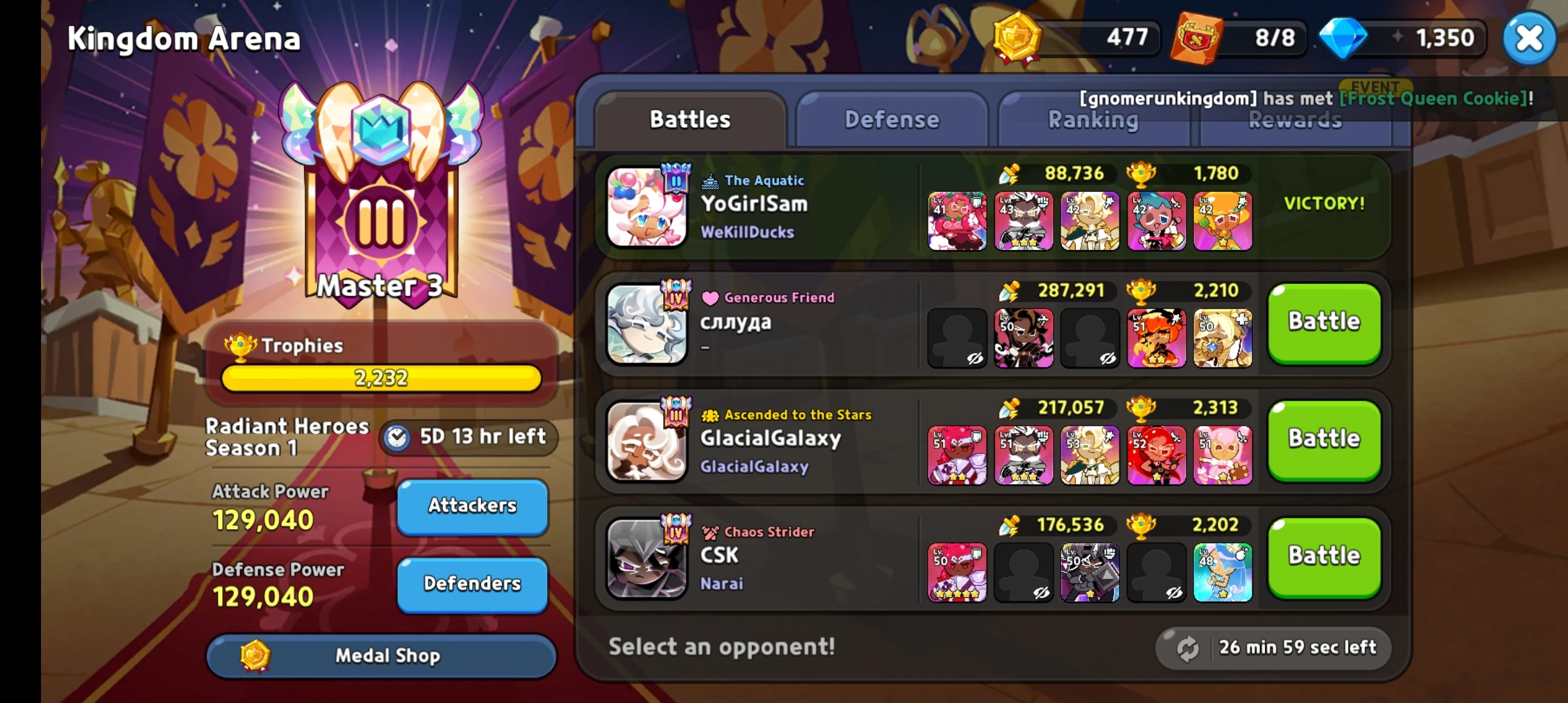This screenshot has height=703, width=1568.
Task: Reveal CSK's second hidden cookie slot
Action: point(1023,573)
